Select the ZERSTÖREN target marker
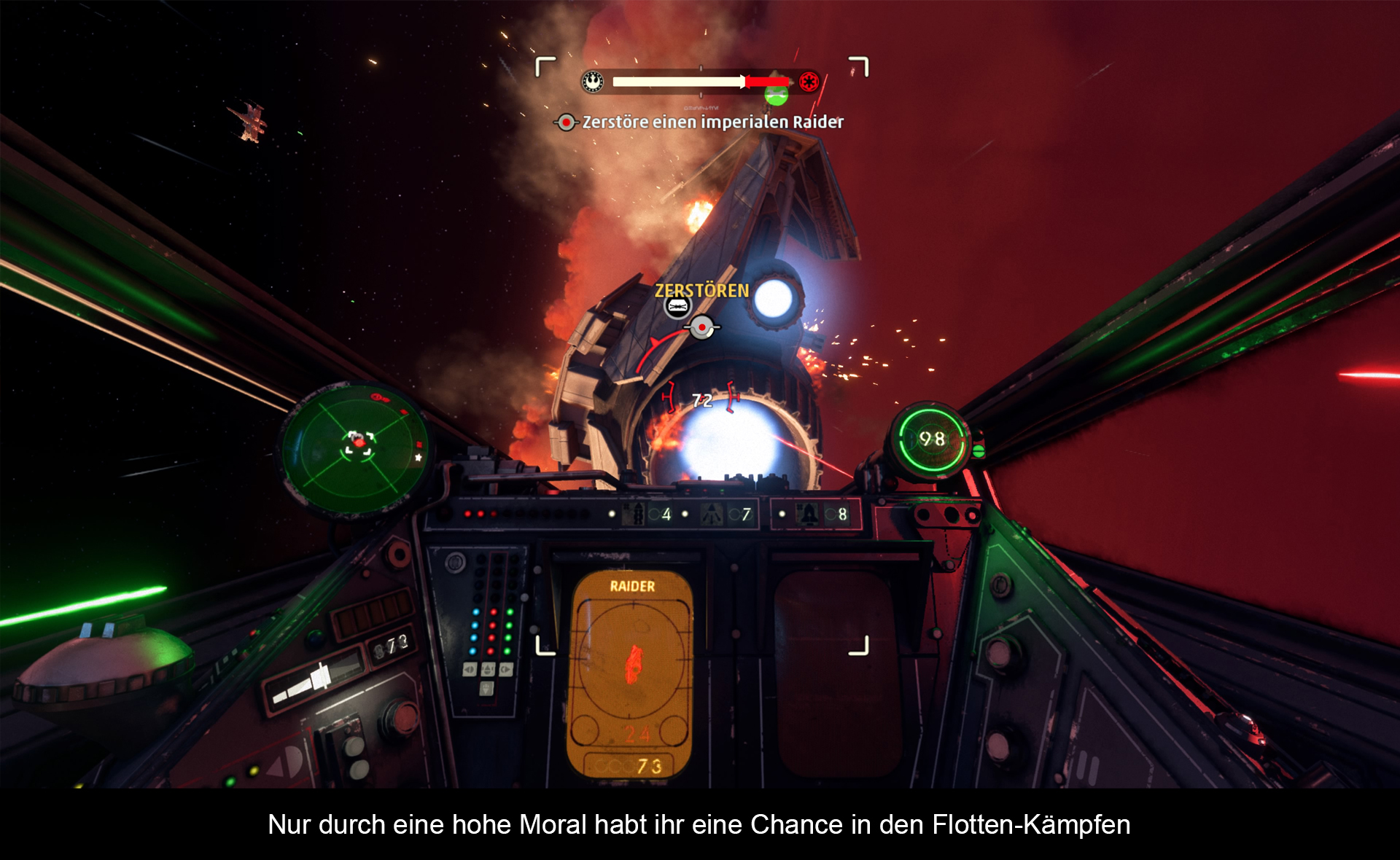1400x860 pixels. coord(701,291)
